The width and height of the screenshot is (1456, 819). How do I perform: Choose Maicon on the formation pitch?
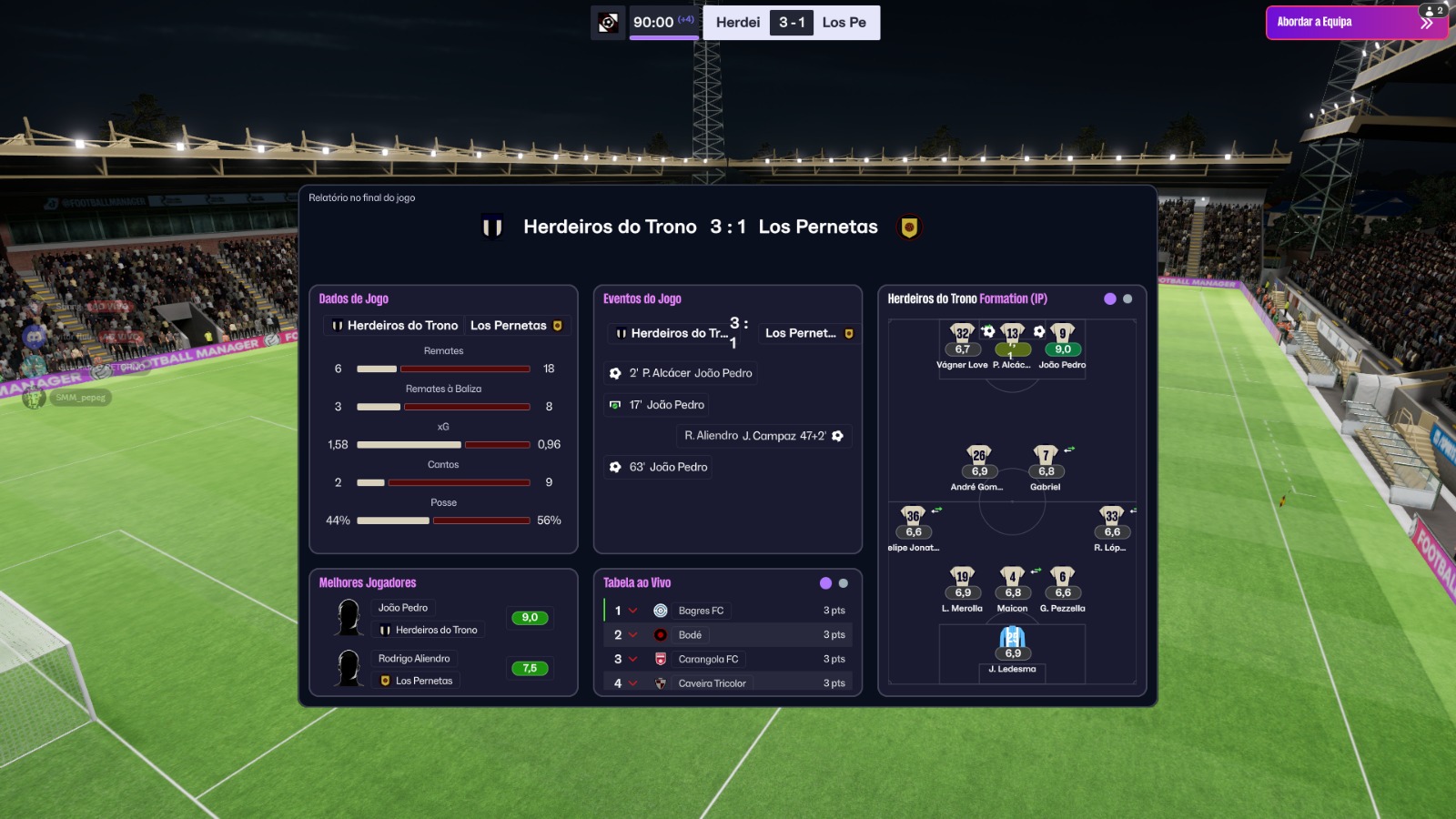click(1012, 578)
